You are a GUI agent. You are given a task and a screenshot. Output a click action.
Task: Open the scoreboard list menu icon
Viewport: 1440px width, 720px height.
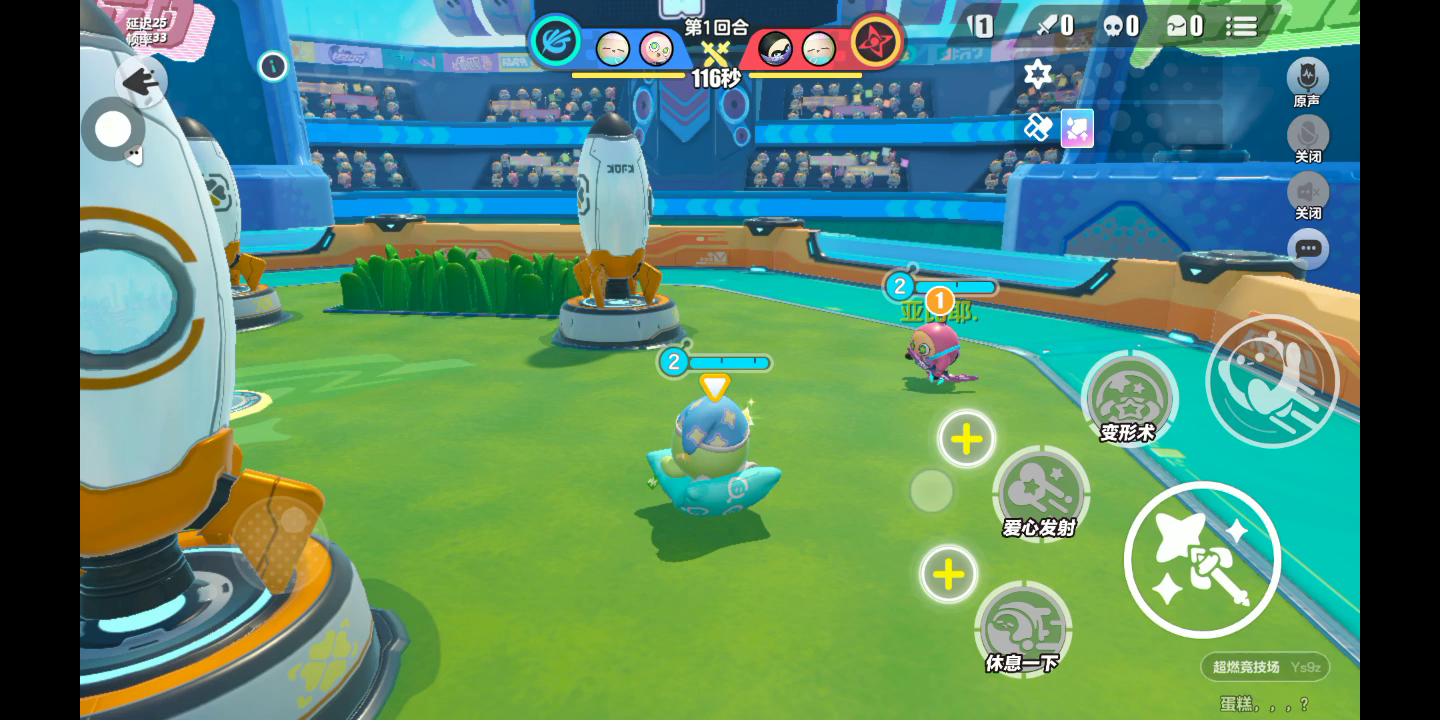[x=1242, y=26]
